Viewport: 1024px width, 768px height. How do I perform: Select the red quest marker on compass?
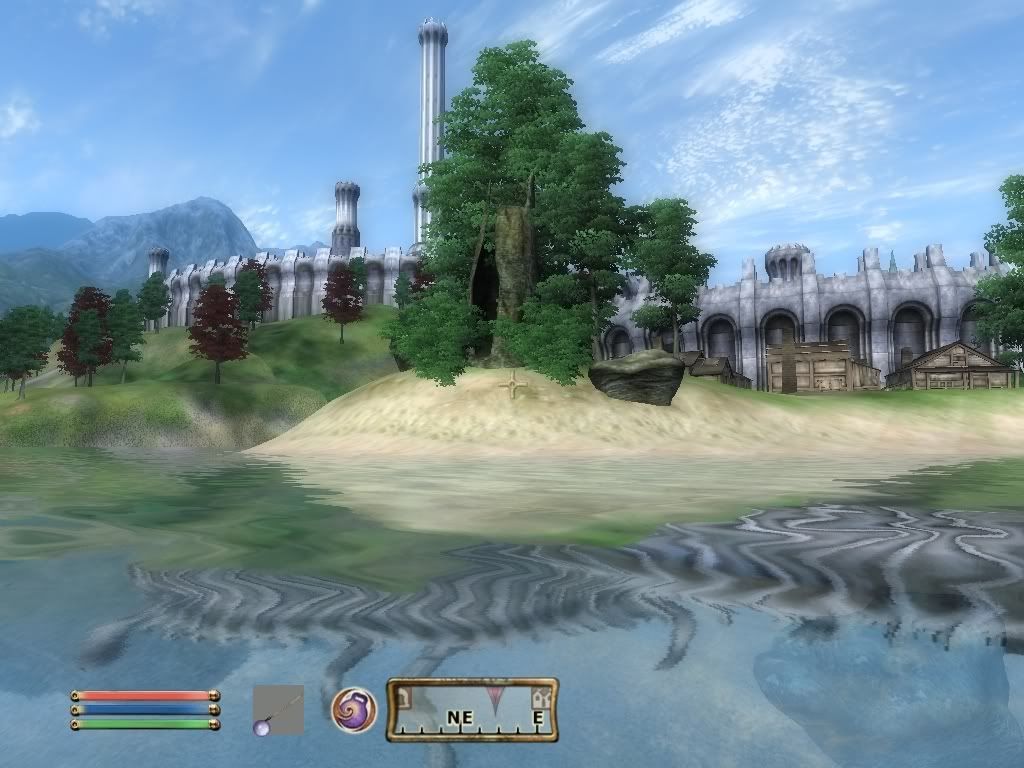tap(494, 696)
